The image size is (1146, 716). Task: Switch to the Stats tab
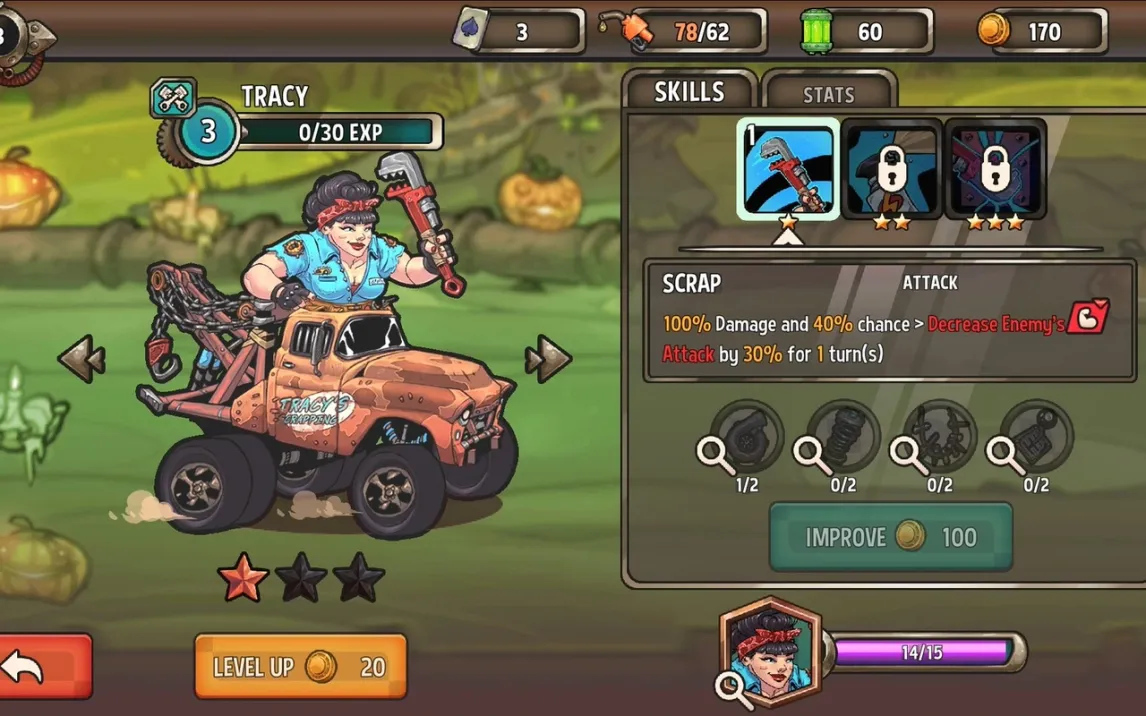(829, 94)
